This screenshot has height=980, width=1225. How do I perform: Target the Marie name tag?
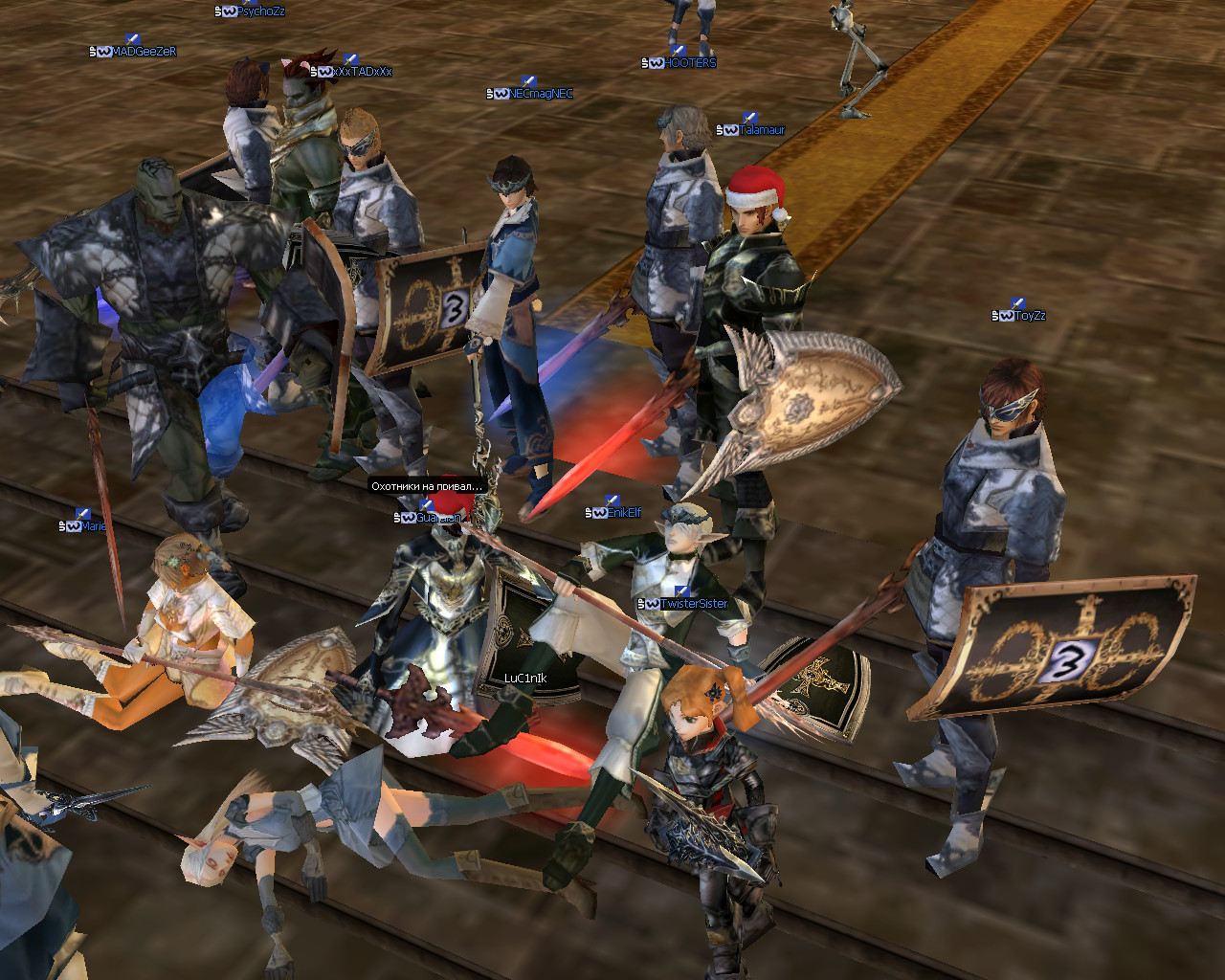pos(93,526)
